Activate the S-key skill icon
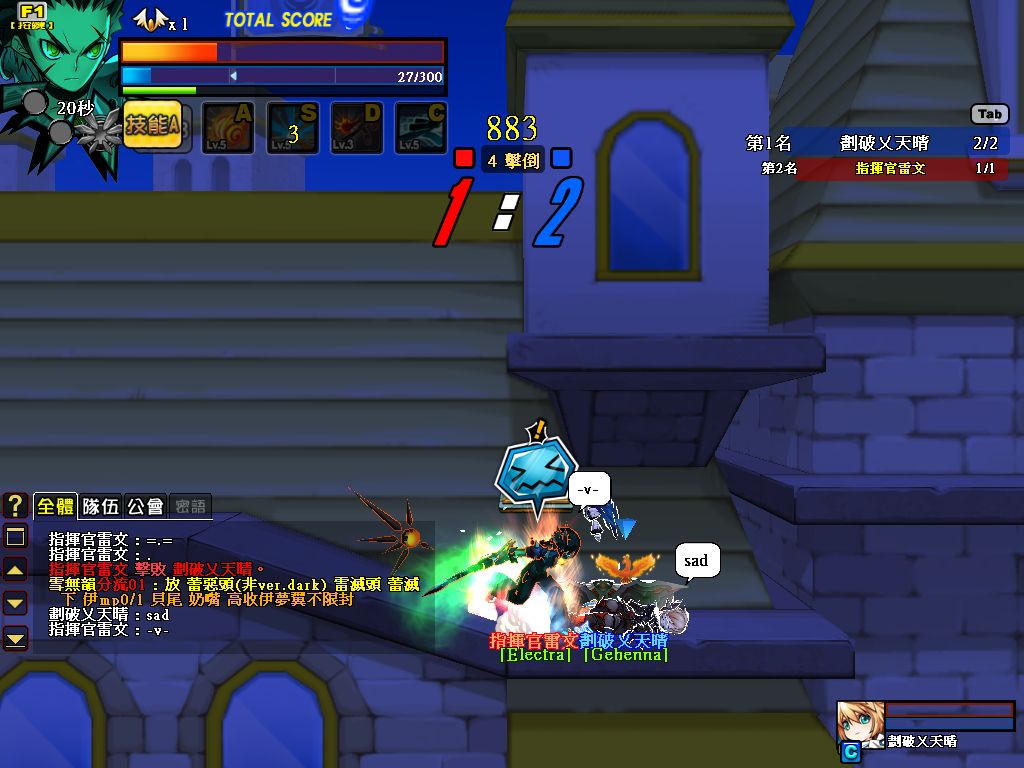Viewport: 1024px width, 768px height. (x=293, y=128)
